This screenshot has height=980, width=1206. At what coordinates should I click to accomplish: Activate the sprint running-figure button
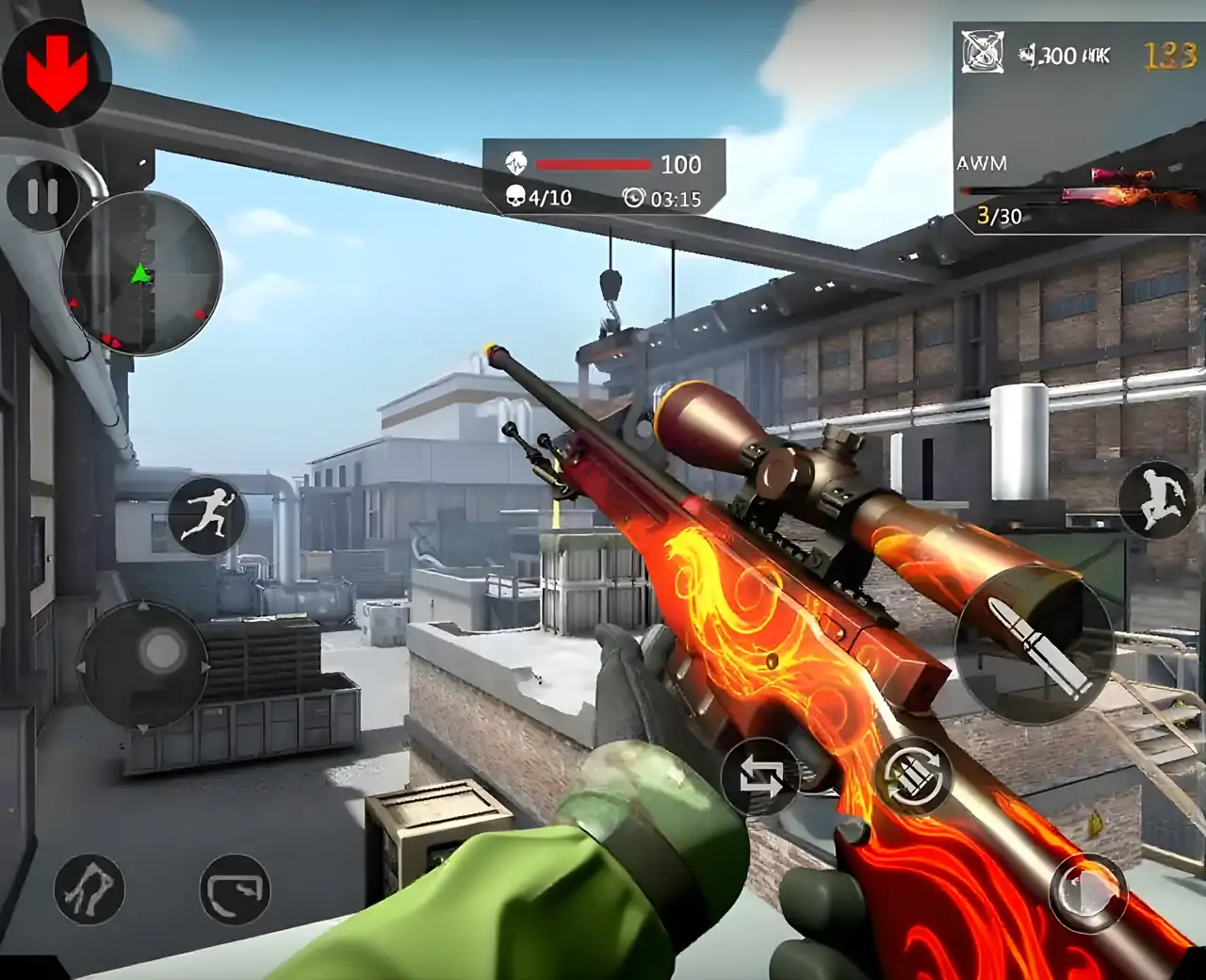coord(207,515)
